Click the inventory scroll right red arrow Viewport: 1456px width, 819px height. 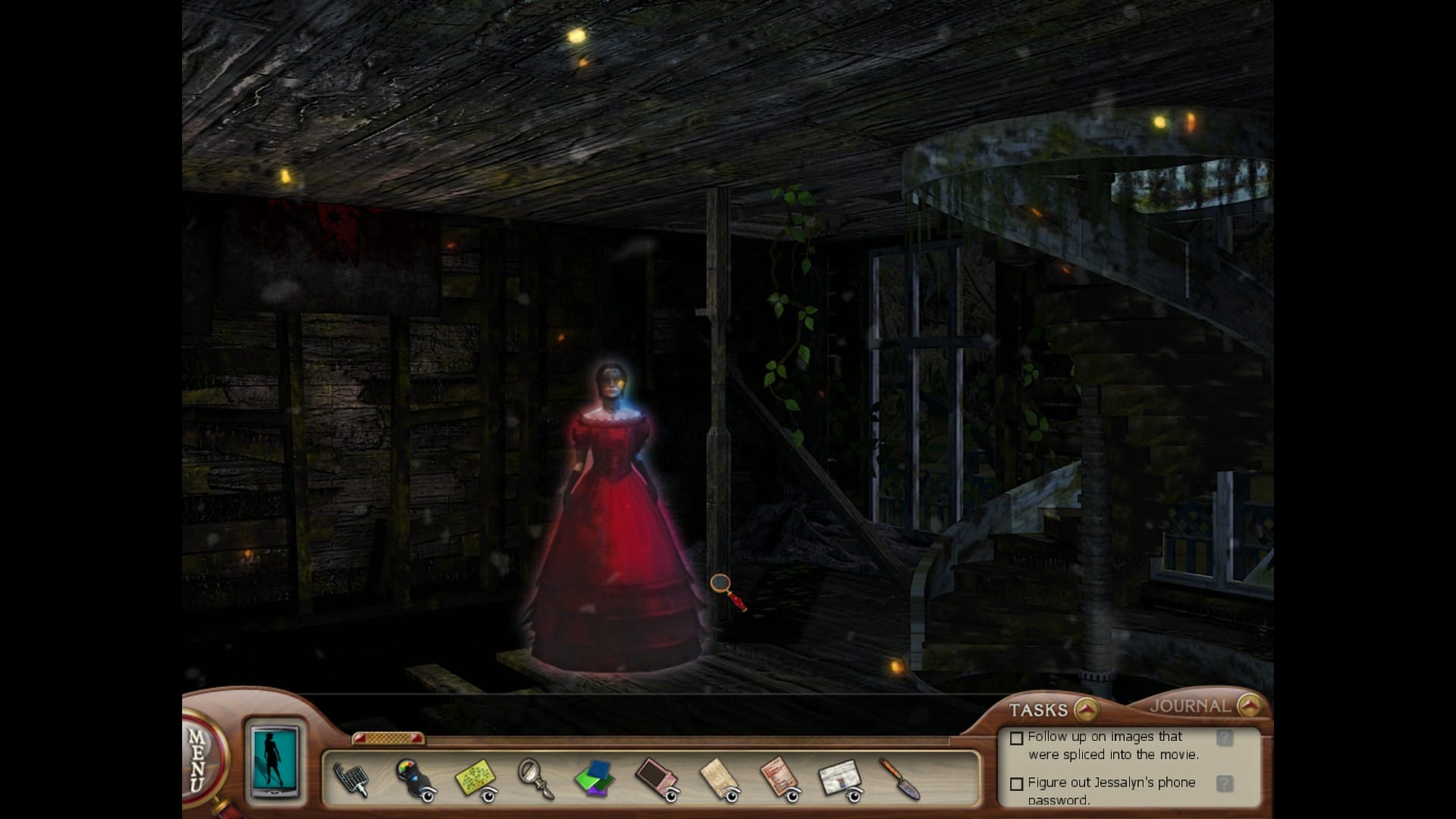(416, 738)
